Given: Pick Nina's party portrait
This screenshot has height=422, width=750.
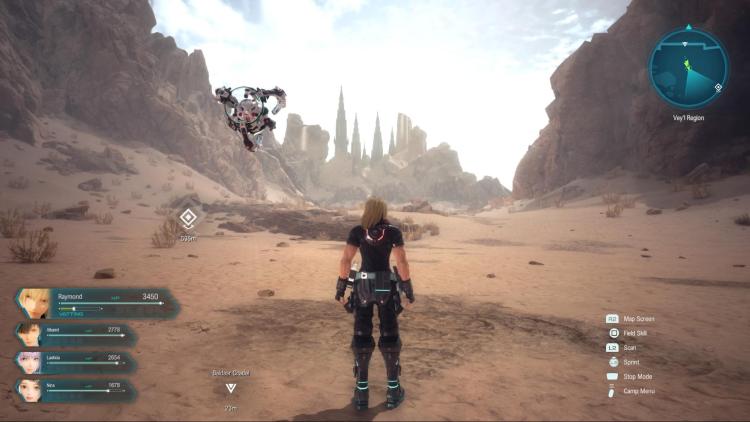Looking at the screenshot, I should point(29,389).
